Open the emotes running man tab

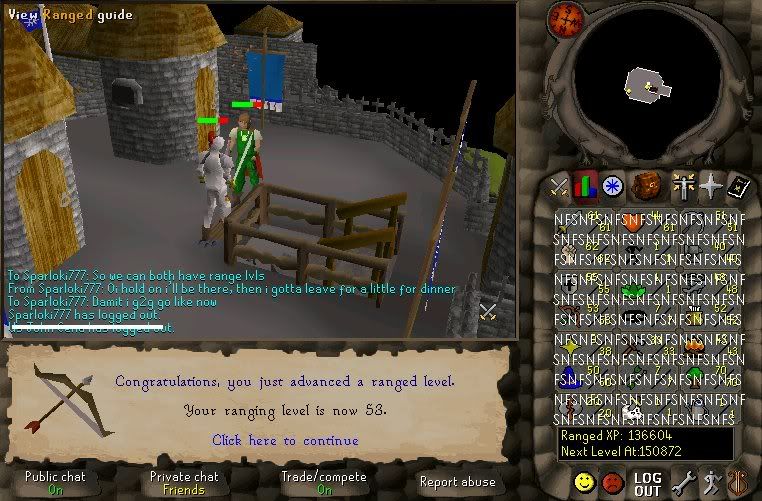[711, 483]
